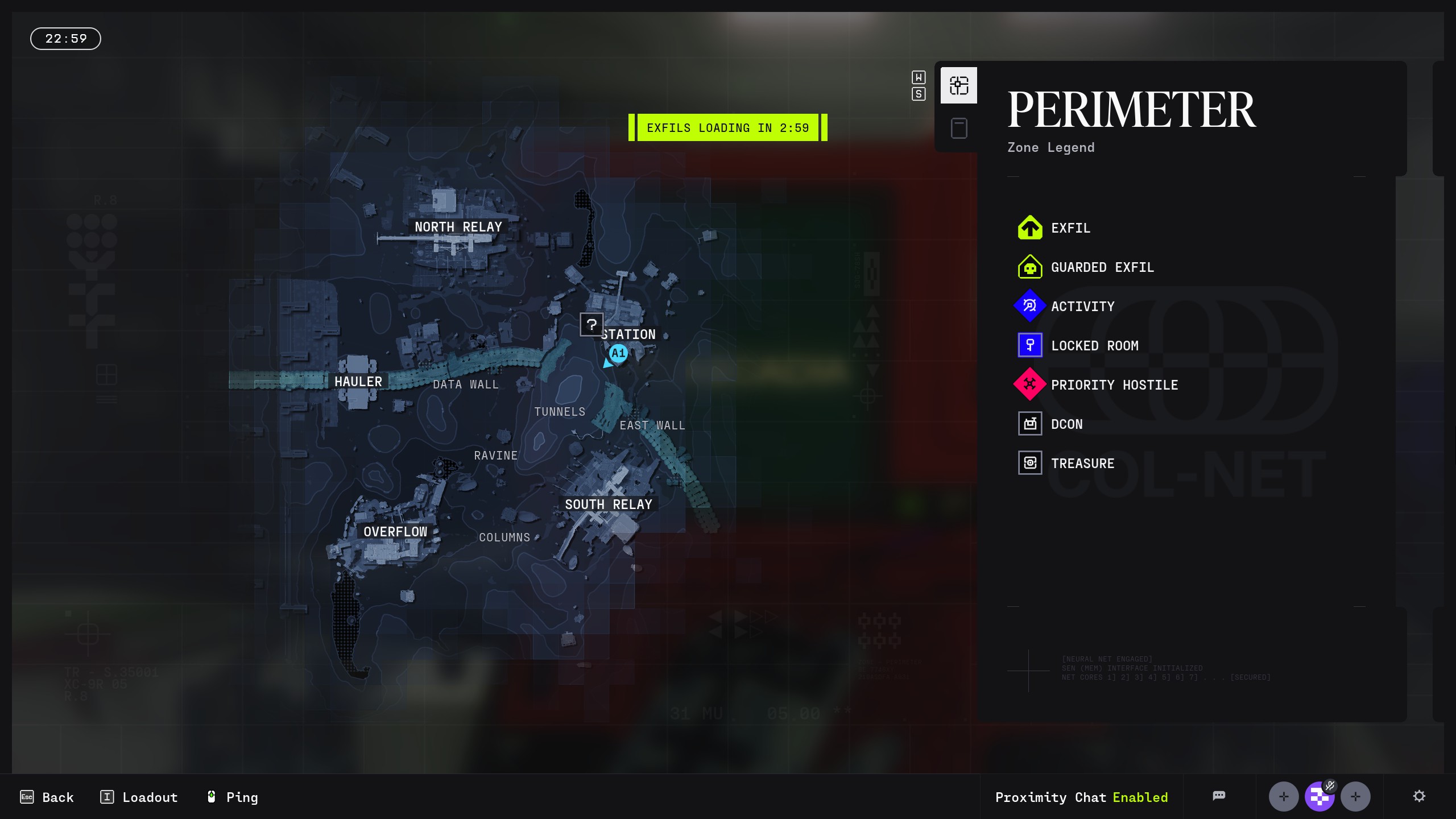Click the Locked Room key icon

point(1030,345)
